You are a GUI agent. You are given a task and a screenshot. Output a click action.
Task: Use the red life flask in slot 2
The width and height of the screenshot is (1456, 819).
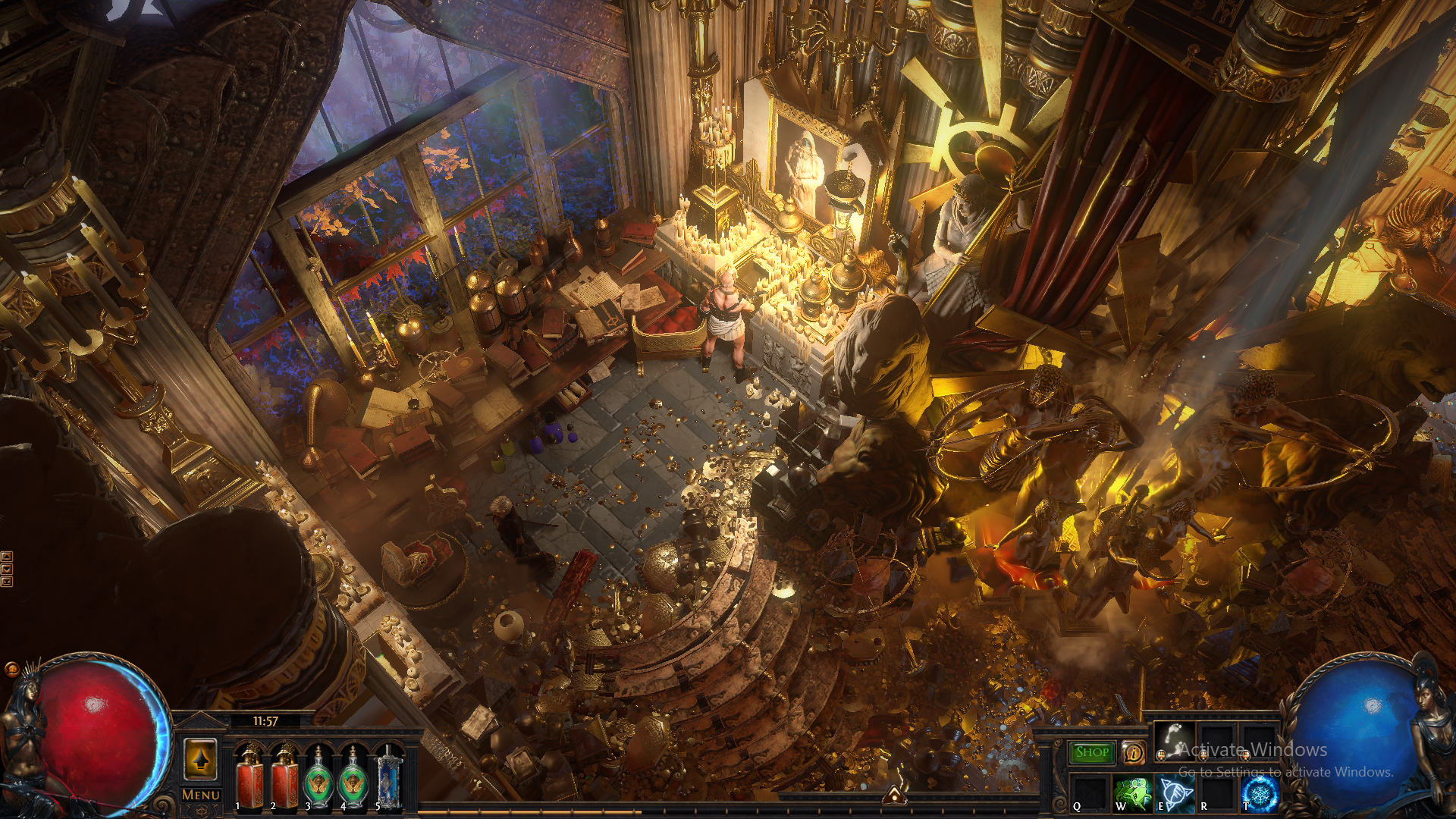(285, 779)
